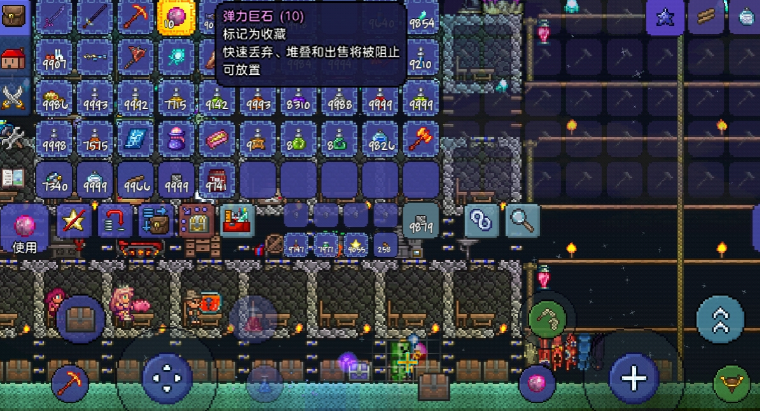Select the blue star crafting recipe slot
The image size is (760, 411).
pos(664,17)
